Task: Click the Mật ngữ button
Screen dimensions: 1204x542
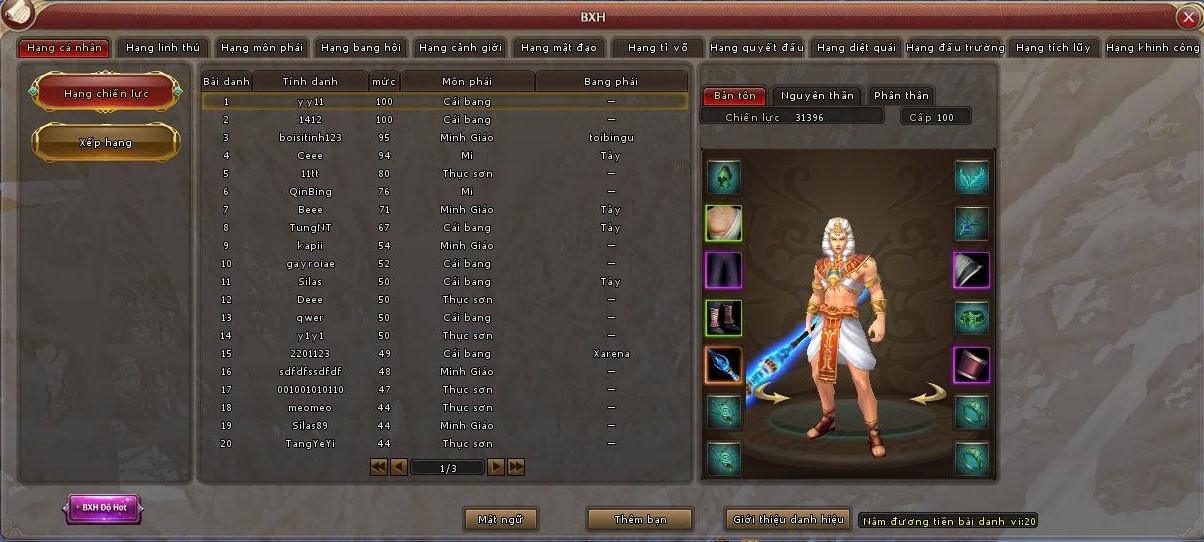Action: tap(501, 519)
